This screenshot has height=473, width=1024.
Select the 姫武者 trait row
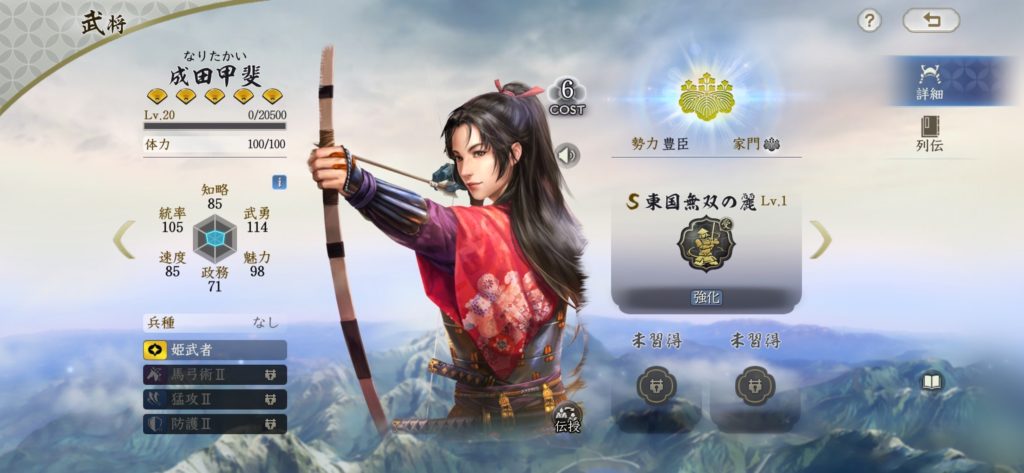point(215,350)
